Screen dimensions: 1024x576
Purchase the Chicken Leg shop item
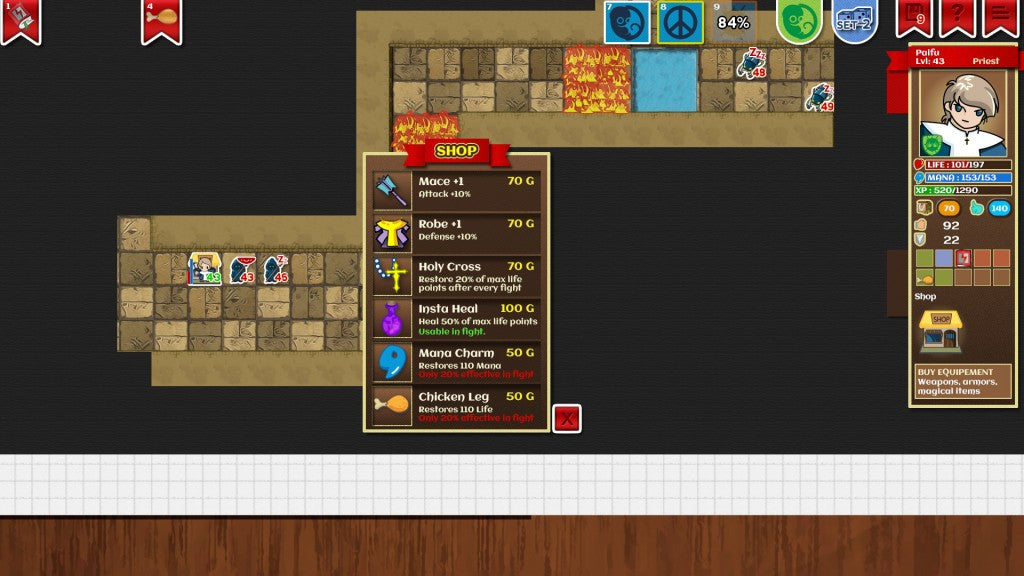click(x=457, y=405)
